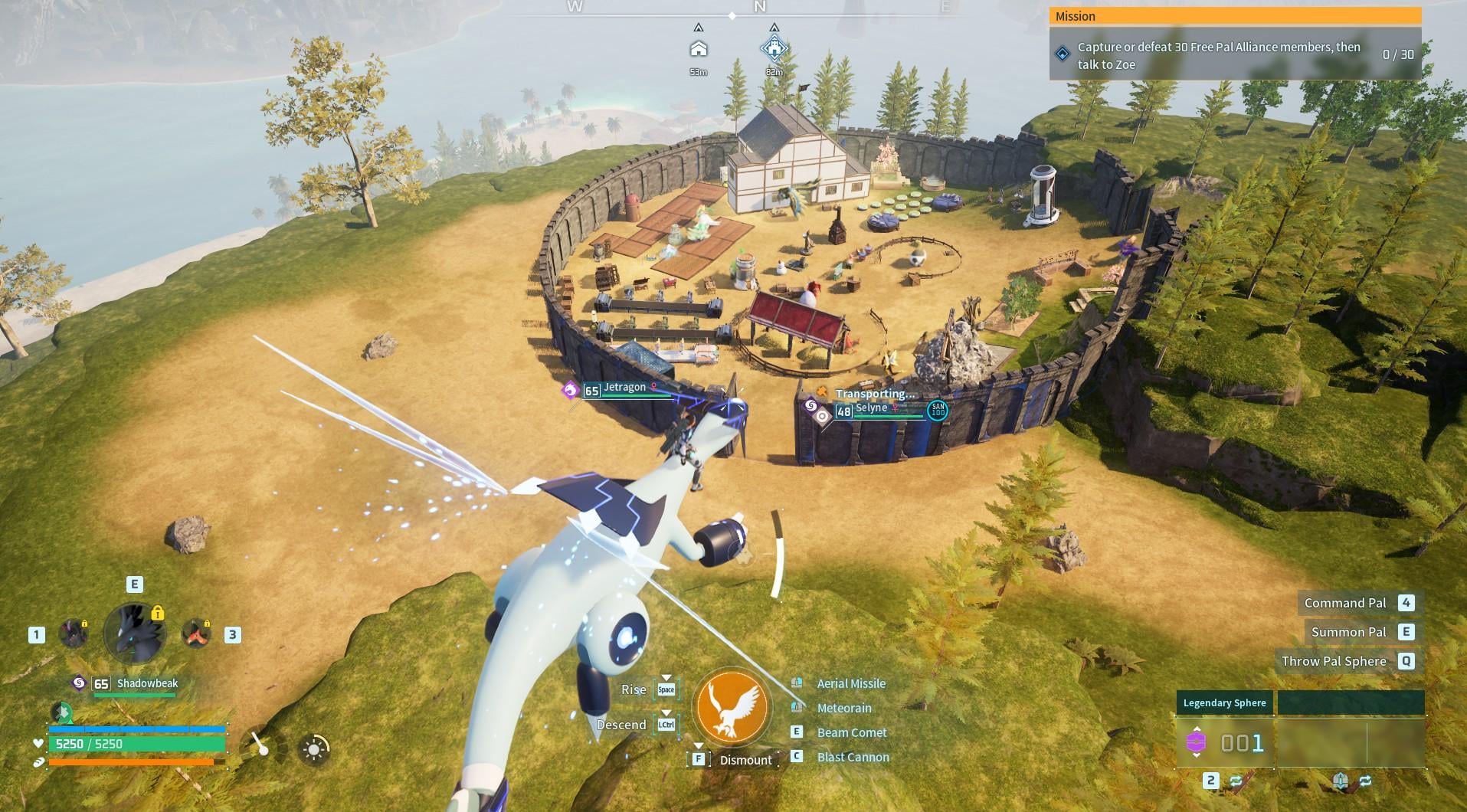1467x812 pixels.
Task: Click the Selyne nameplate
Action: [871, 409]
